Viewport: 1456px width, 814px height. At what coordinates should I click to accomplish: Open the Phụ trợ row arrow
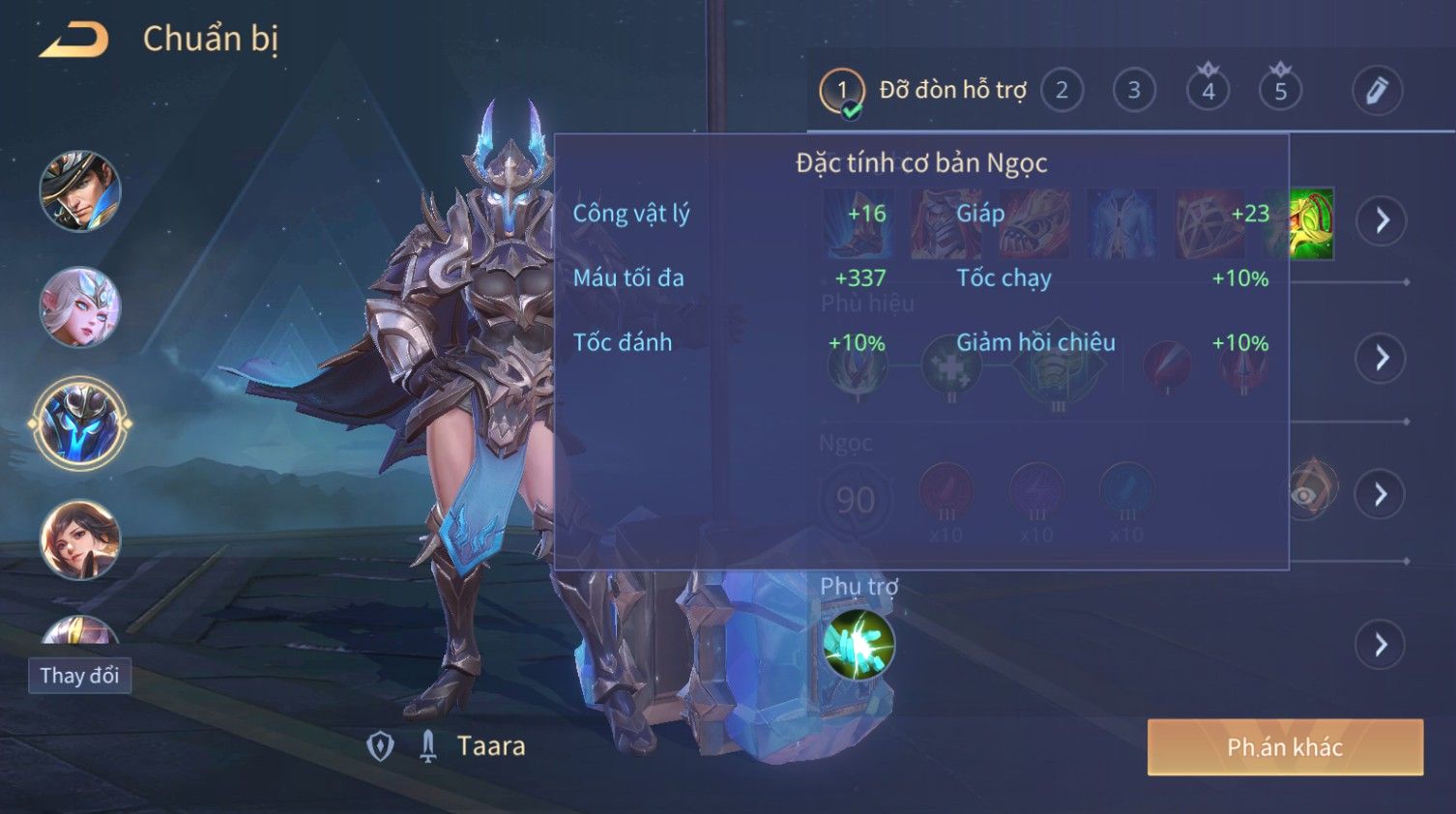(1382, 645)
